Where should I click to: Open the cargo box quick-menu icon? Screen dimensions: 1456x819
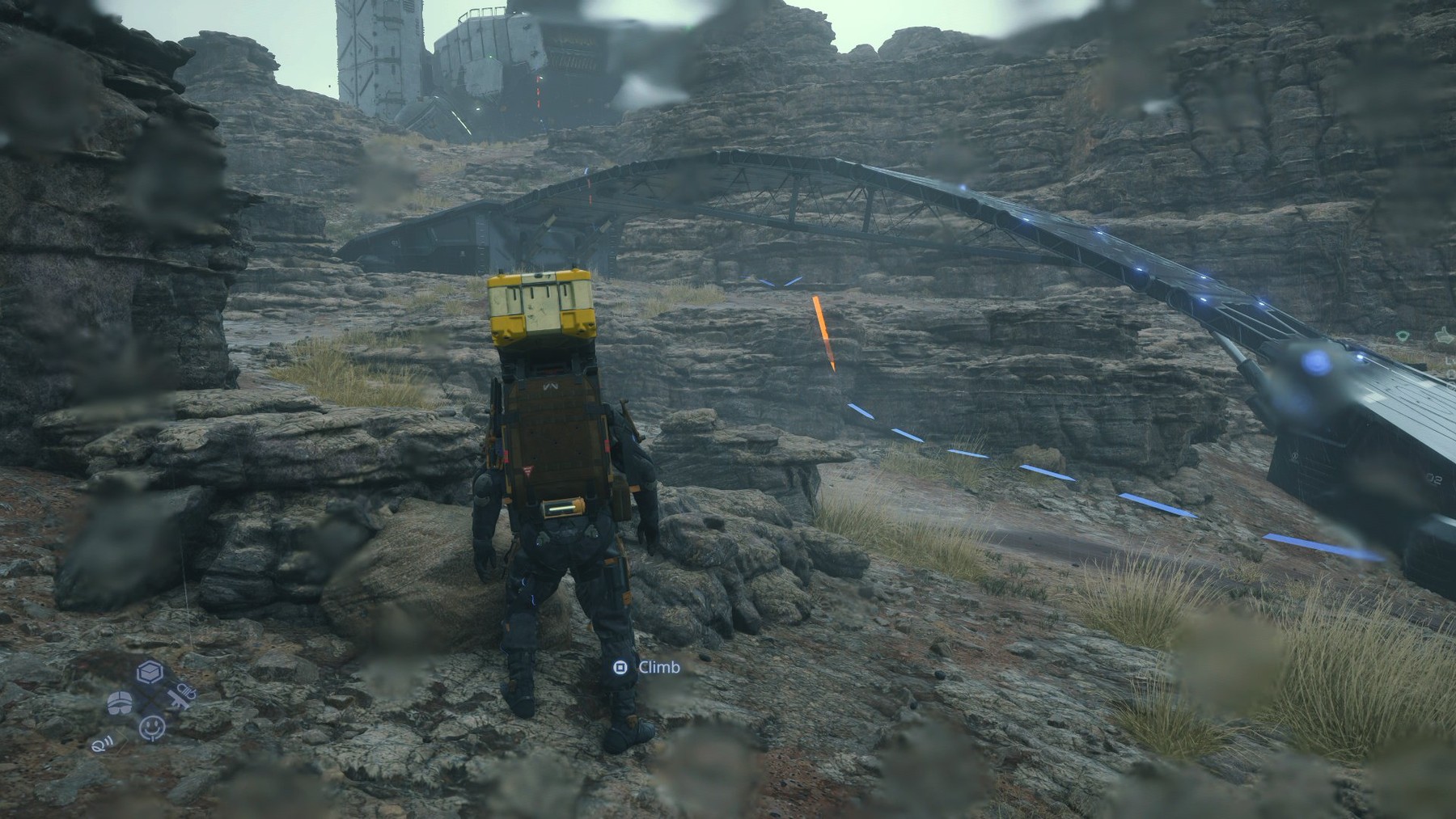[x=148, y=672]
